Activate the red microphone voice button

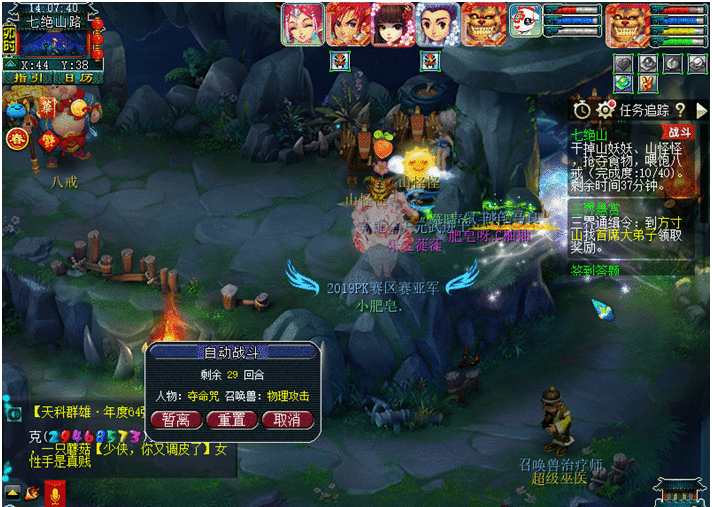55,491
